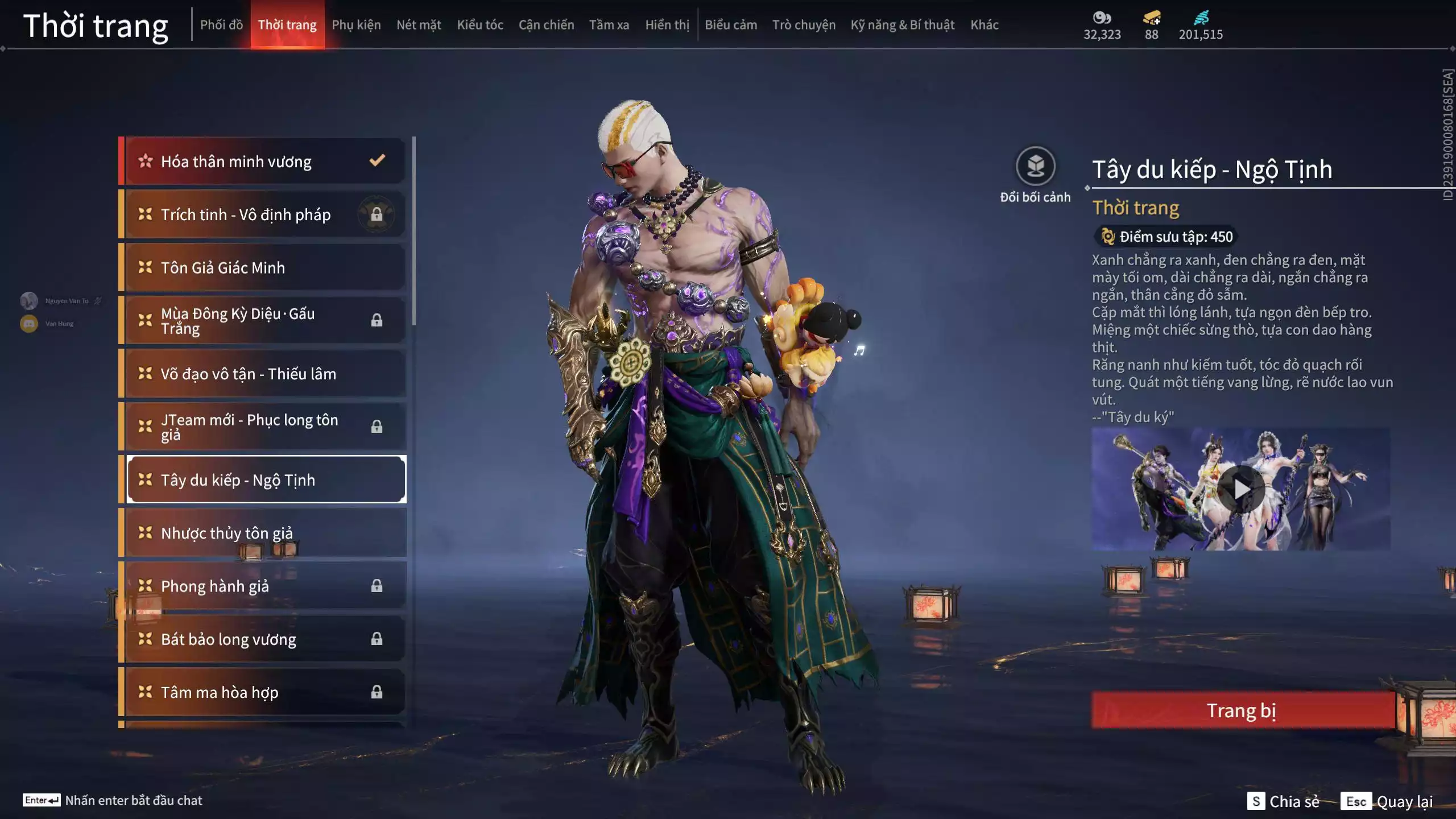This screenshot has width=1456, height=819.
Task: Click Van Hung's Discord chat icon
Action: (x=28, y=322)
